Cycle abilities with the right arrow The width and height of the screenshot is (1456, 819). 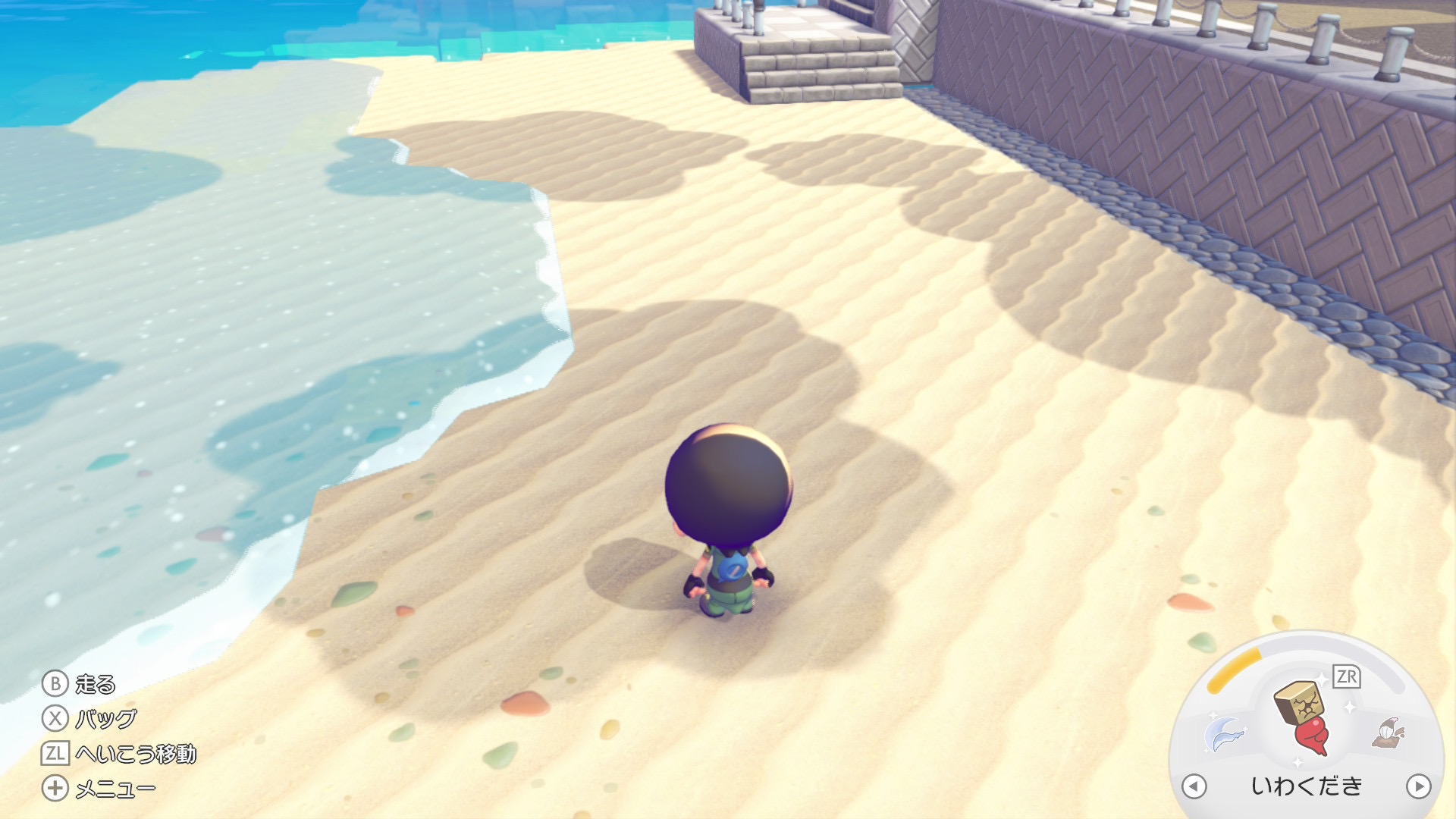[x=1418, y=786]
